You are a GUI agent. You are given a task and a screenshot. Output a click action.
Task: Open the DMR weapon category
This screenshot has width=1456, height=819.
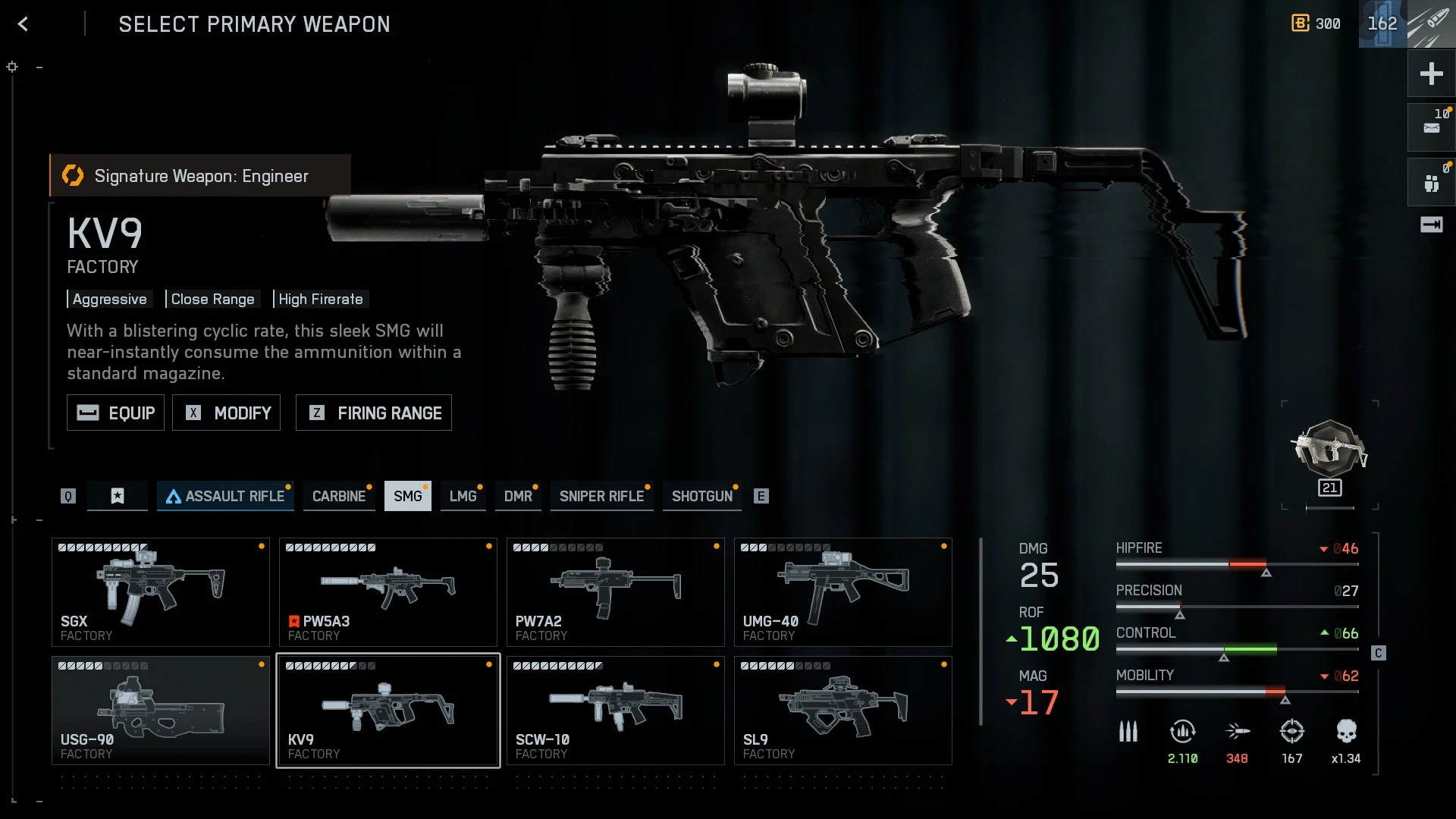[518, 496]
